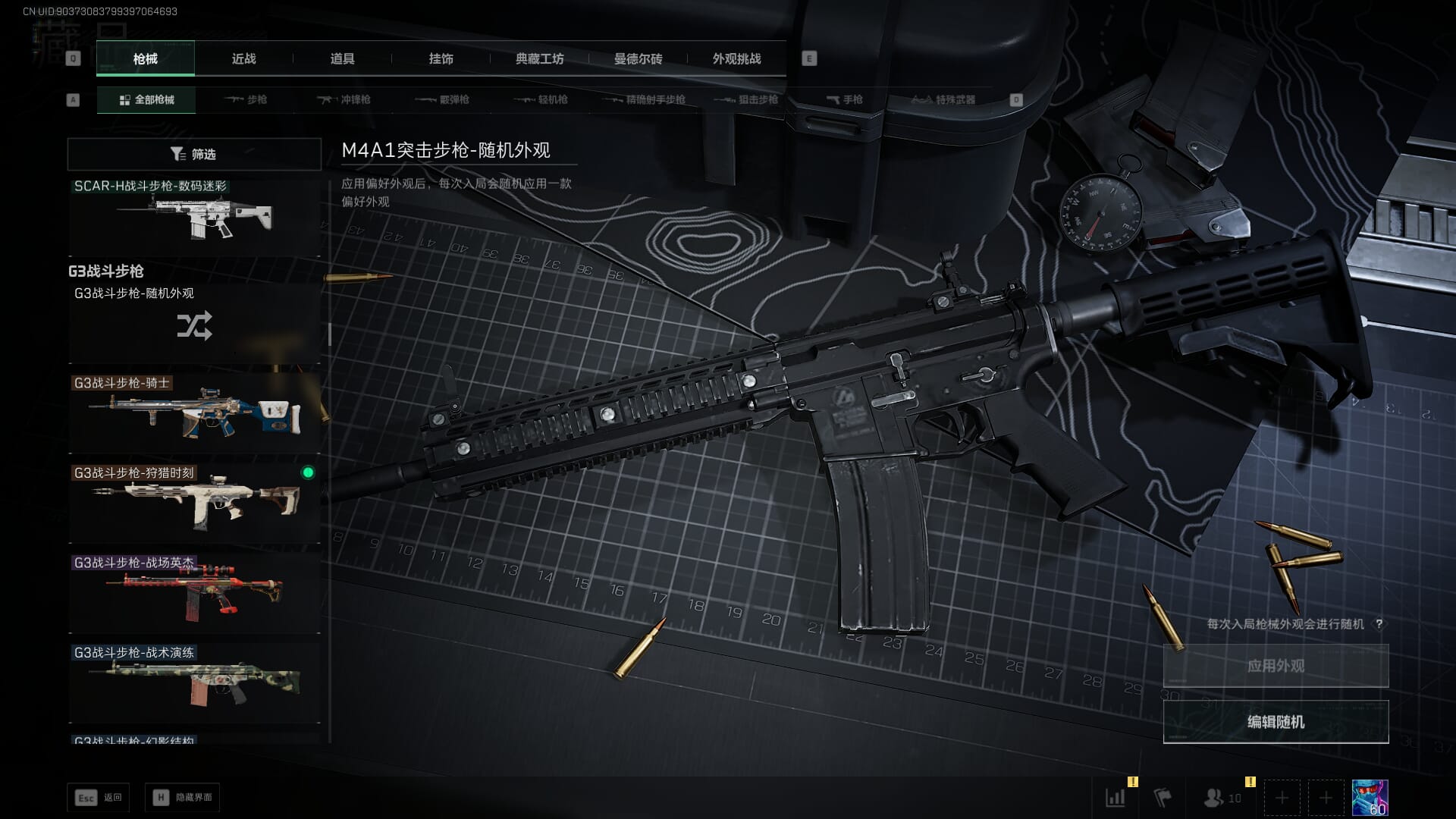Open the 典藏工坊 workshop tab
Viewport: 1456px width, 819px height.
coord(539,58)
